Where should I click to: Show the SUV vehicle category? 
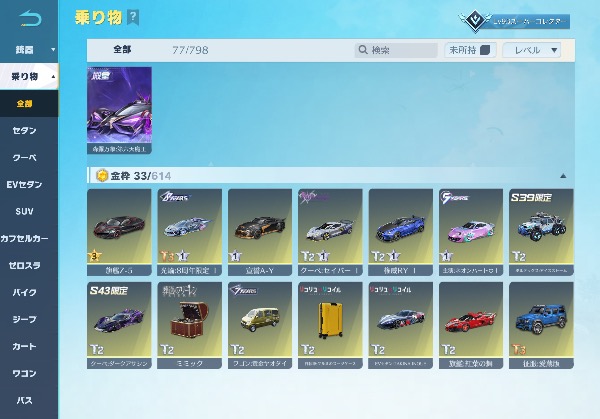pyautogui.click(x=25, y=212)
